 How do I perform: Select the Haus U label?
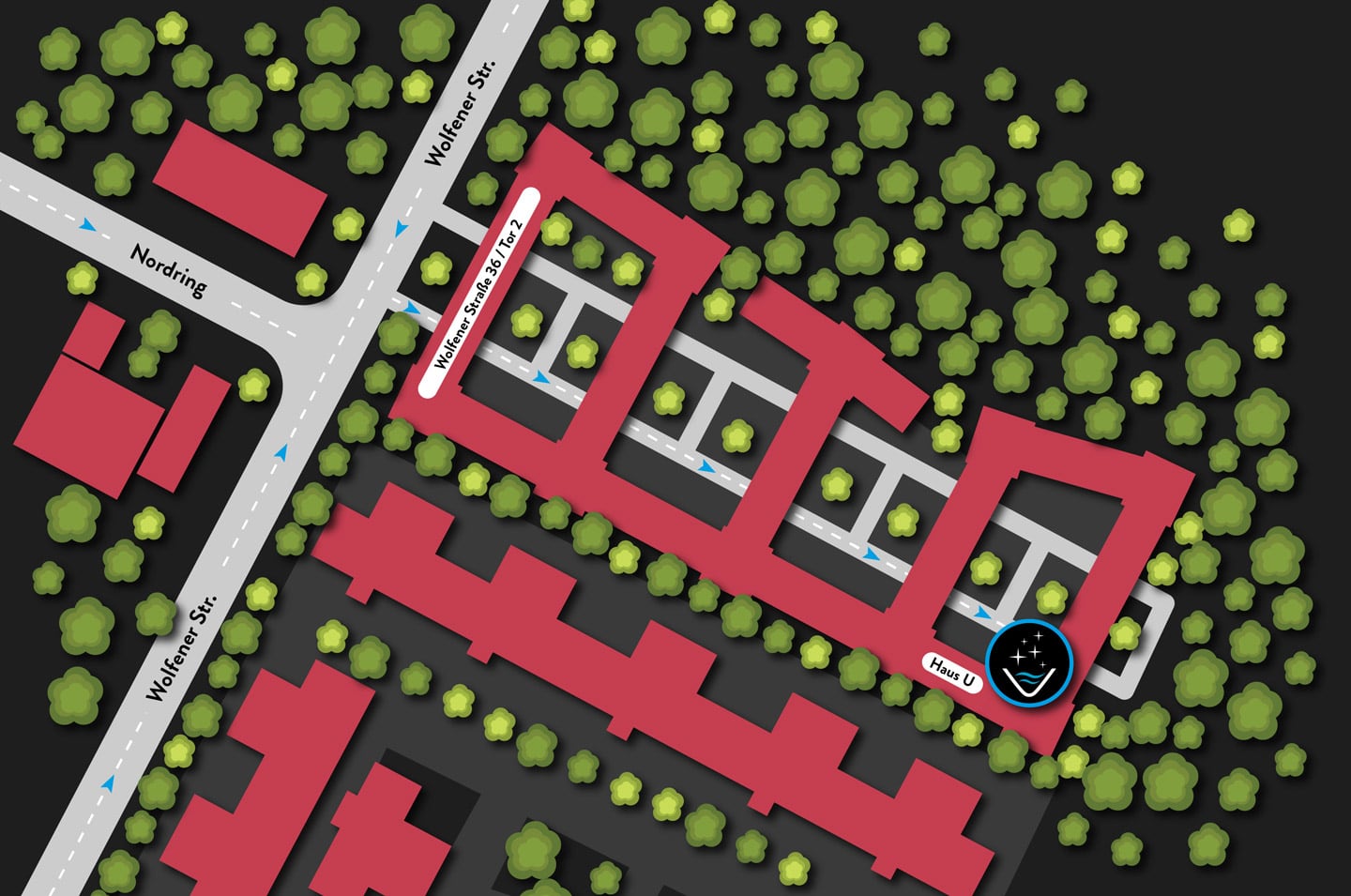point(951,672)
